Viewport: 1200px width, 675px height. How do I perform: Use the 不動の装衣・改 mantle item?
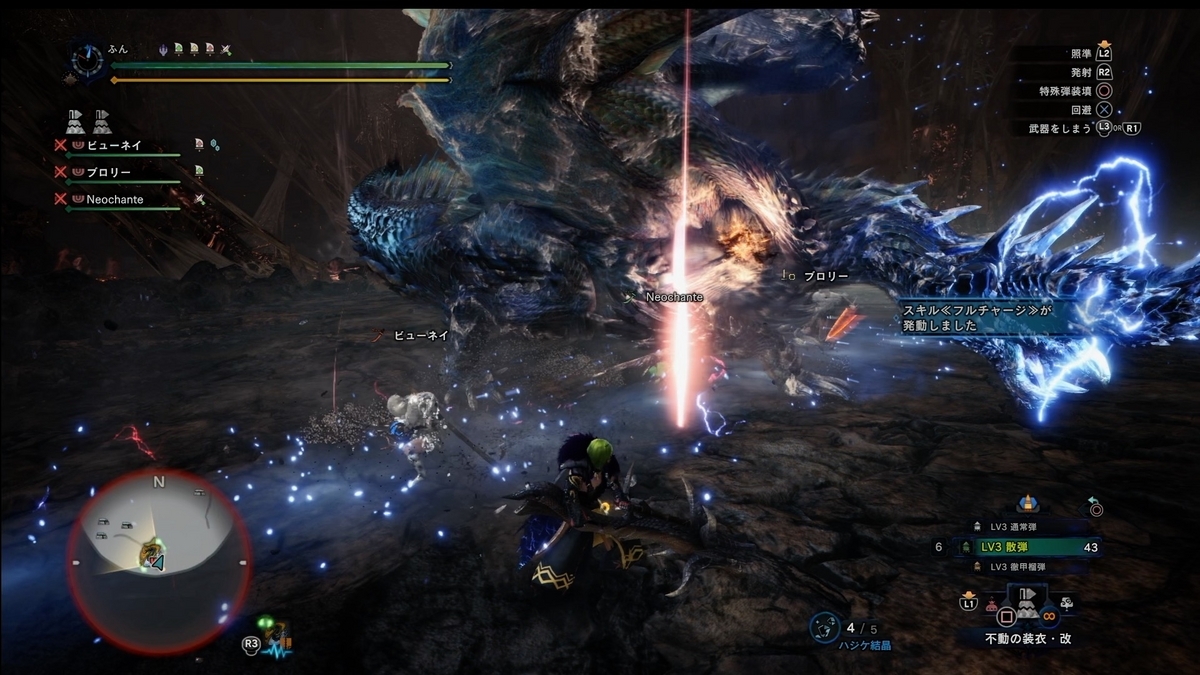pos(1027,606)
